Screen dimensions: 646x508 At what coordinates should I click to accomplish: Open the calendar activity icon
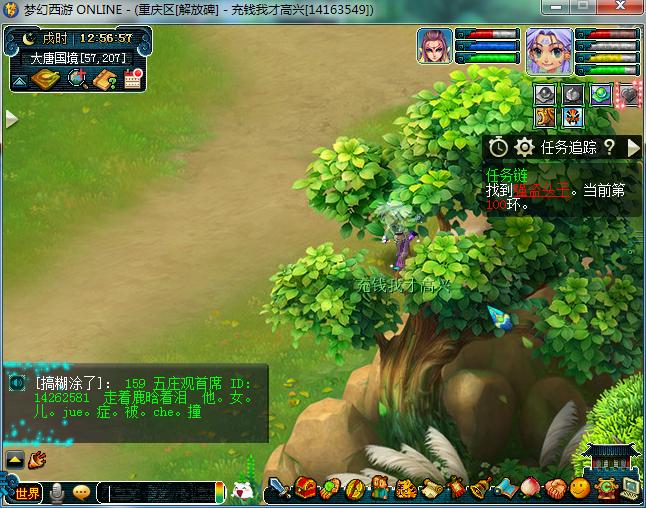132,79
